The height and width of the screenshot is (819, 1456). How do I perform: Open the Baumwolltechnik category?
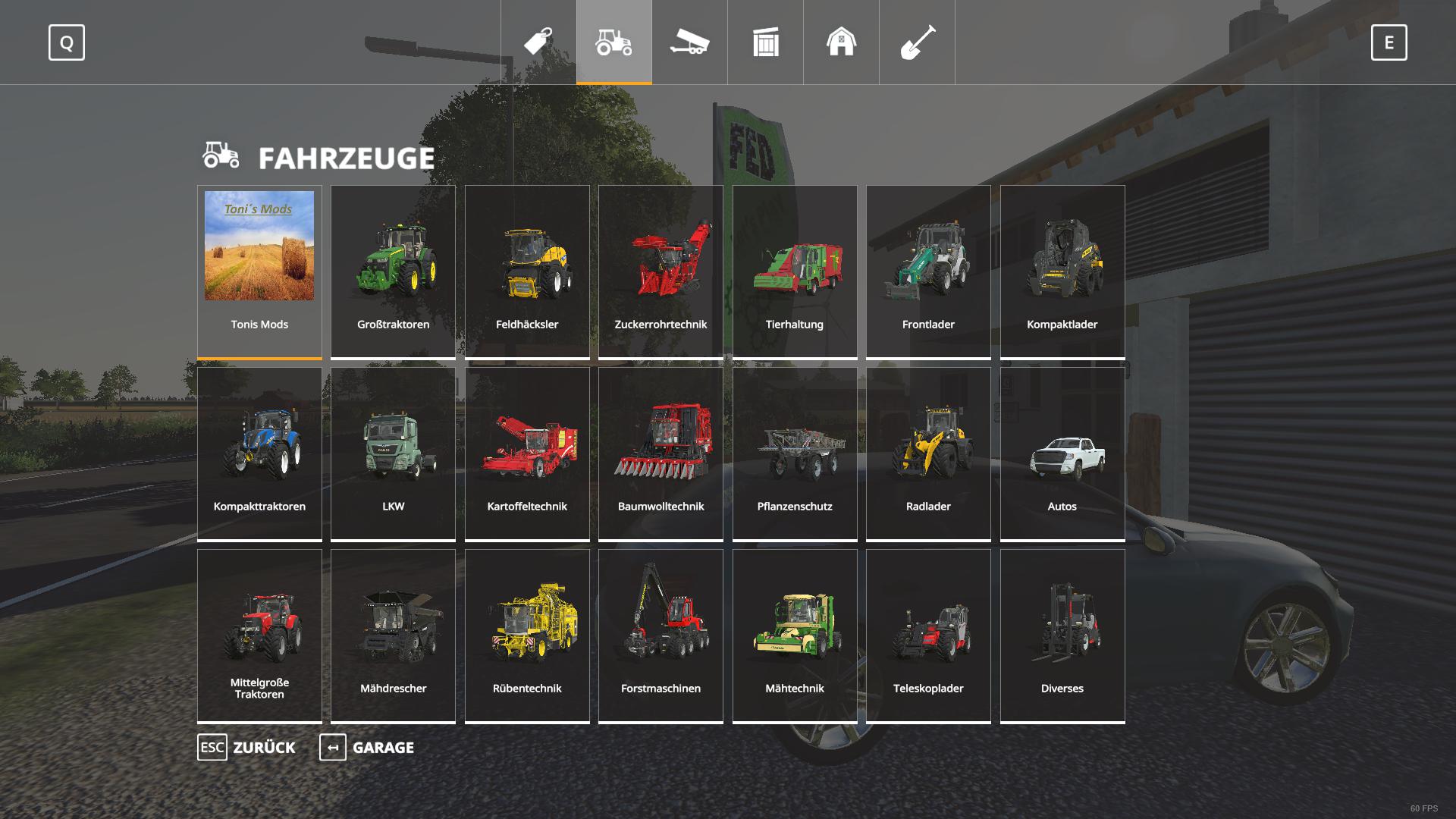click(x=661, y=453)
